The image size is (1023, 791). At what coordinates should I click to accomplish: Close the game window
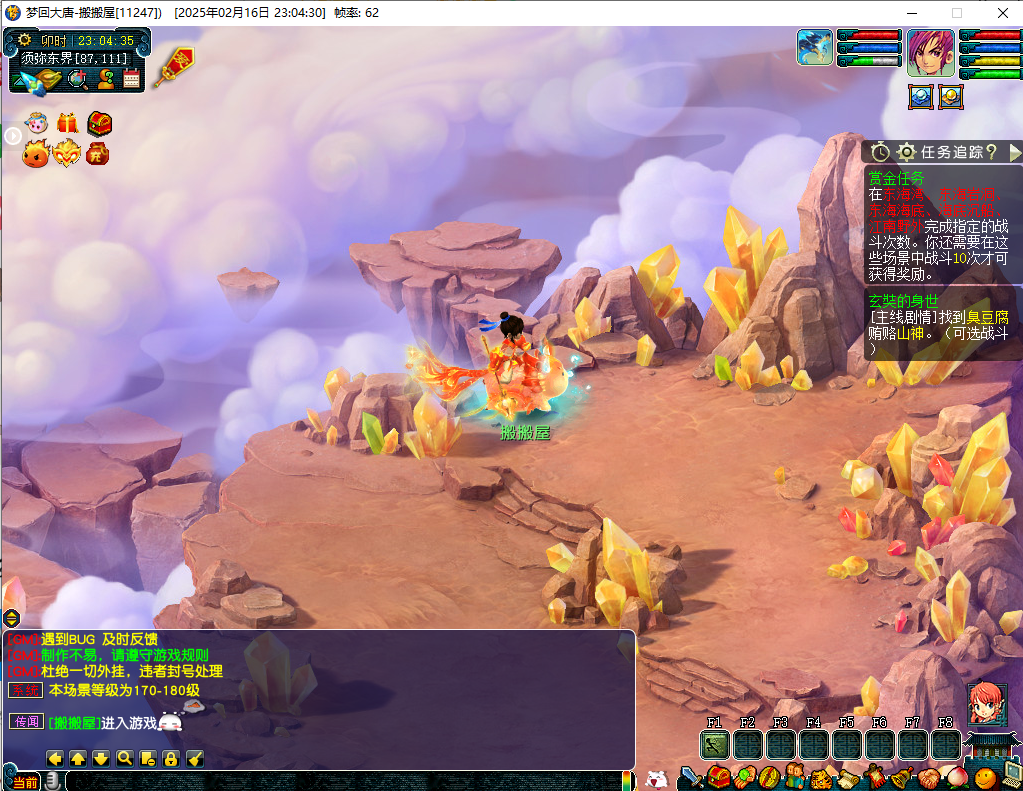pyautogui.click(x=1002, y=13)
